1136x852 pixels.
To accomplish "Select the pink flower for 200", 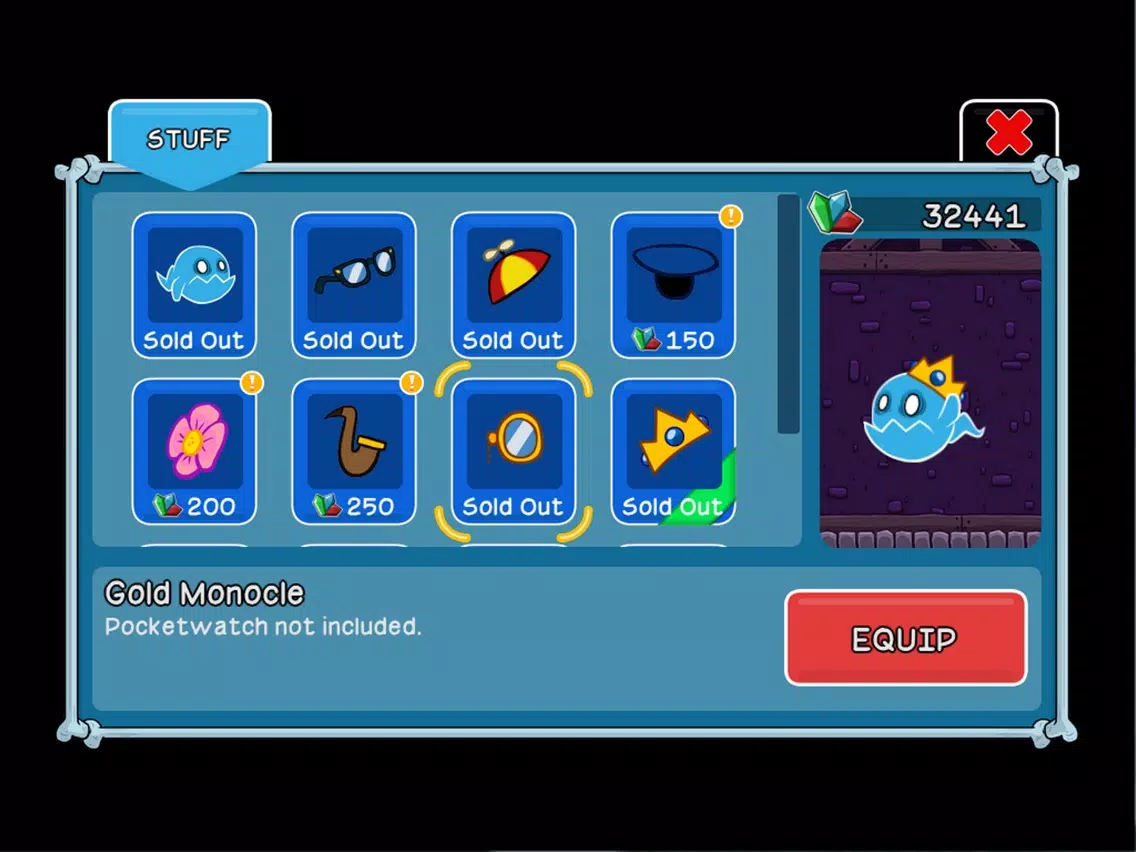I will (194, 451).
